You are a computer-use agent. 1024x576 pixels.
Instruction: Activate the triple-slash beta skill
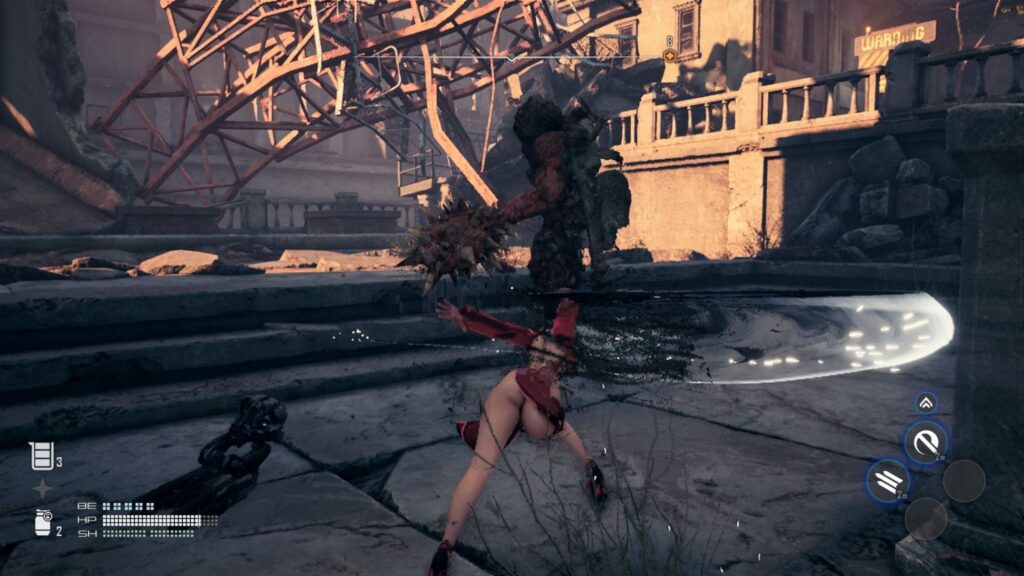click(x=888, y=481)
